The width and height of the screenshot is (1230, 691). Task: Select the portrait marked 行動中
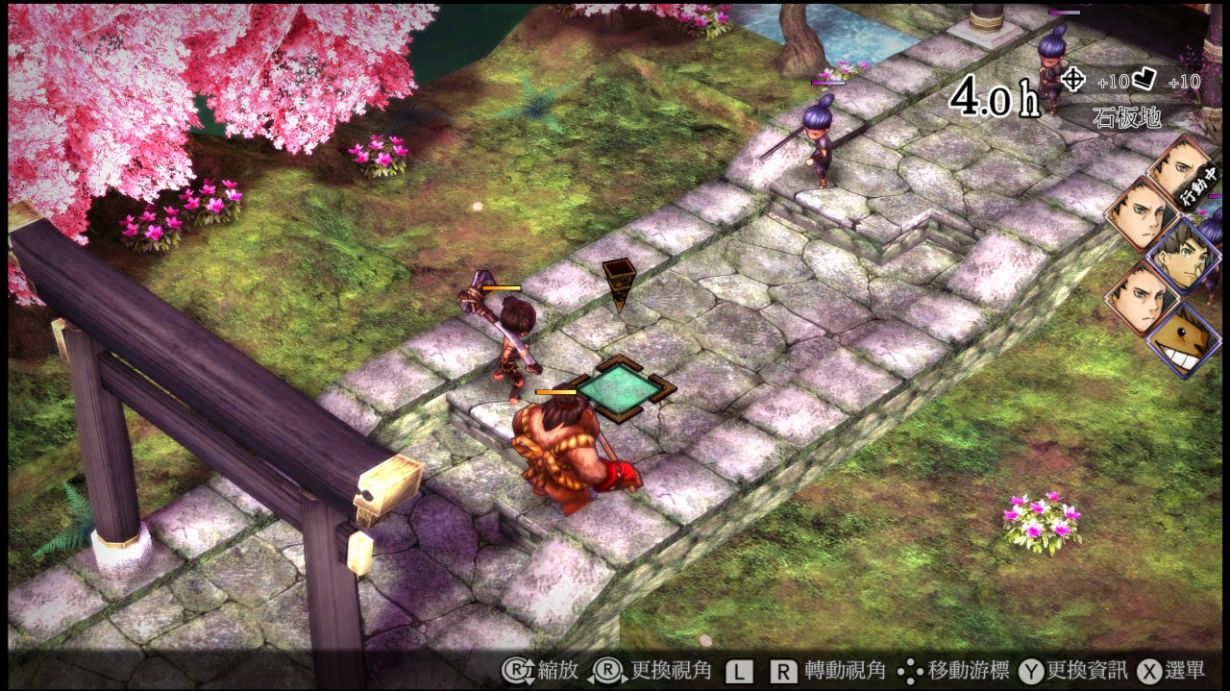pyautogui.click(x=1180, y=168)
